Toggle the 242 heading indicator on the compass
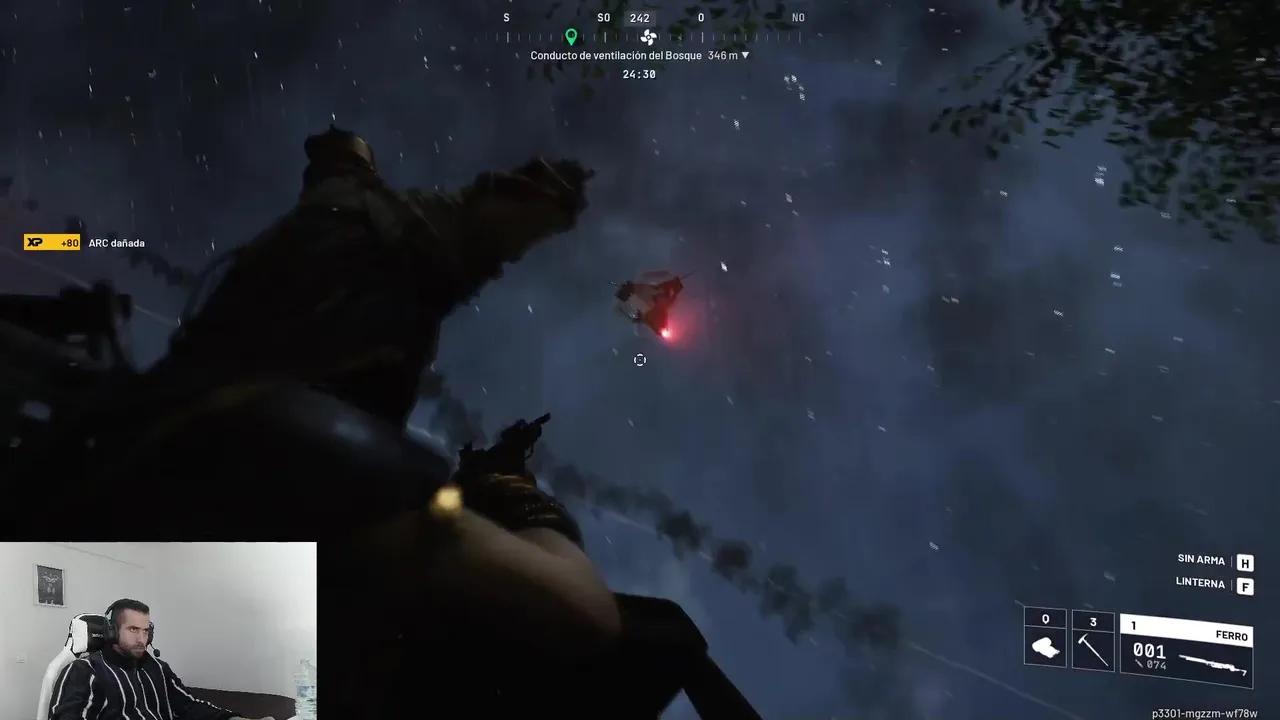1280x720 pixels. (x=639, y=17)
